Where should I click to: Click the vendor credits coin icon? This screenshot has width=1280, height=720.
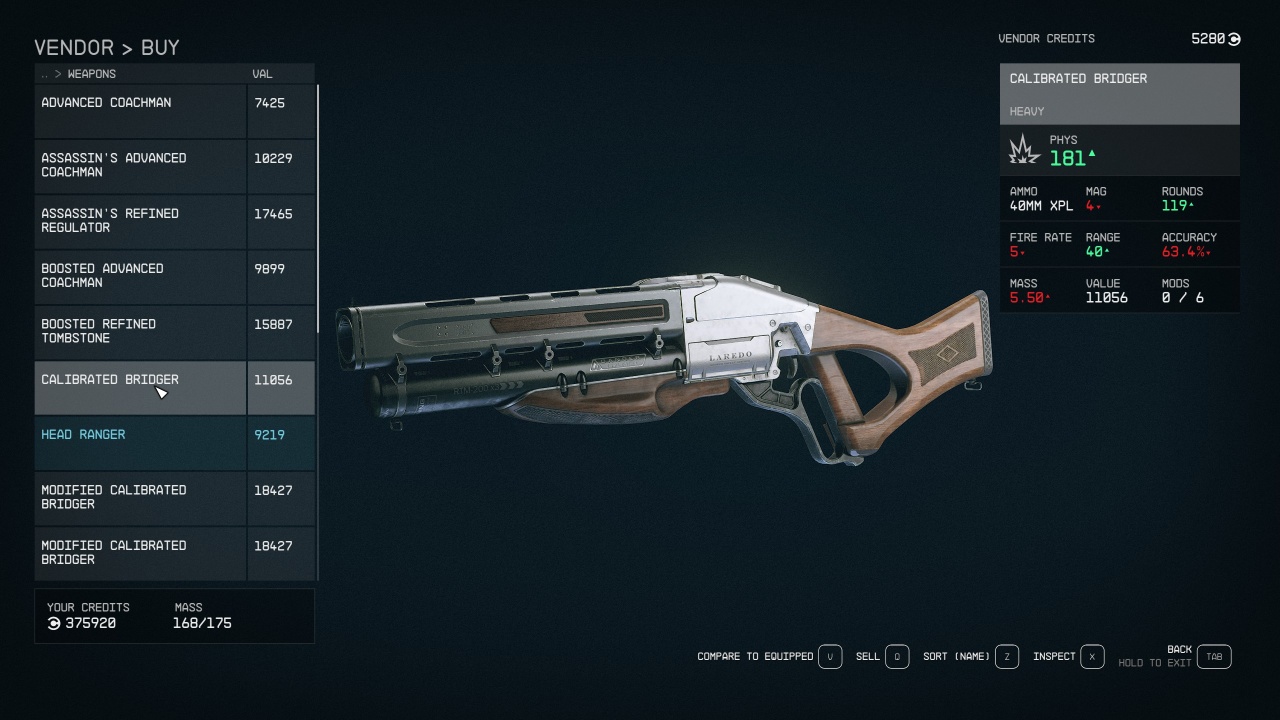[x=1232, y=39]
